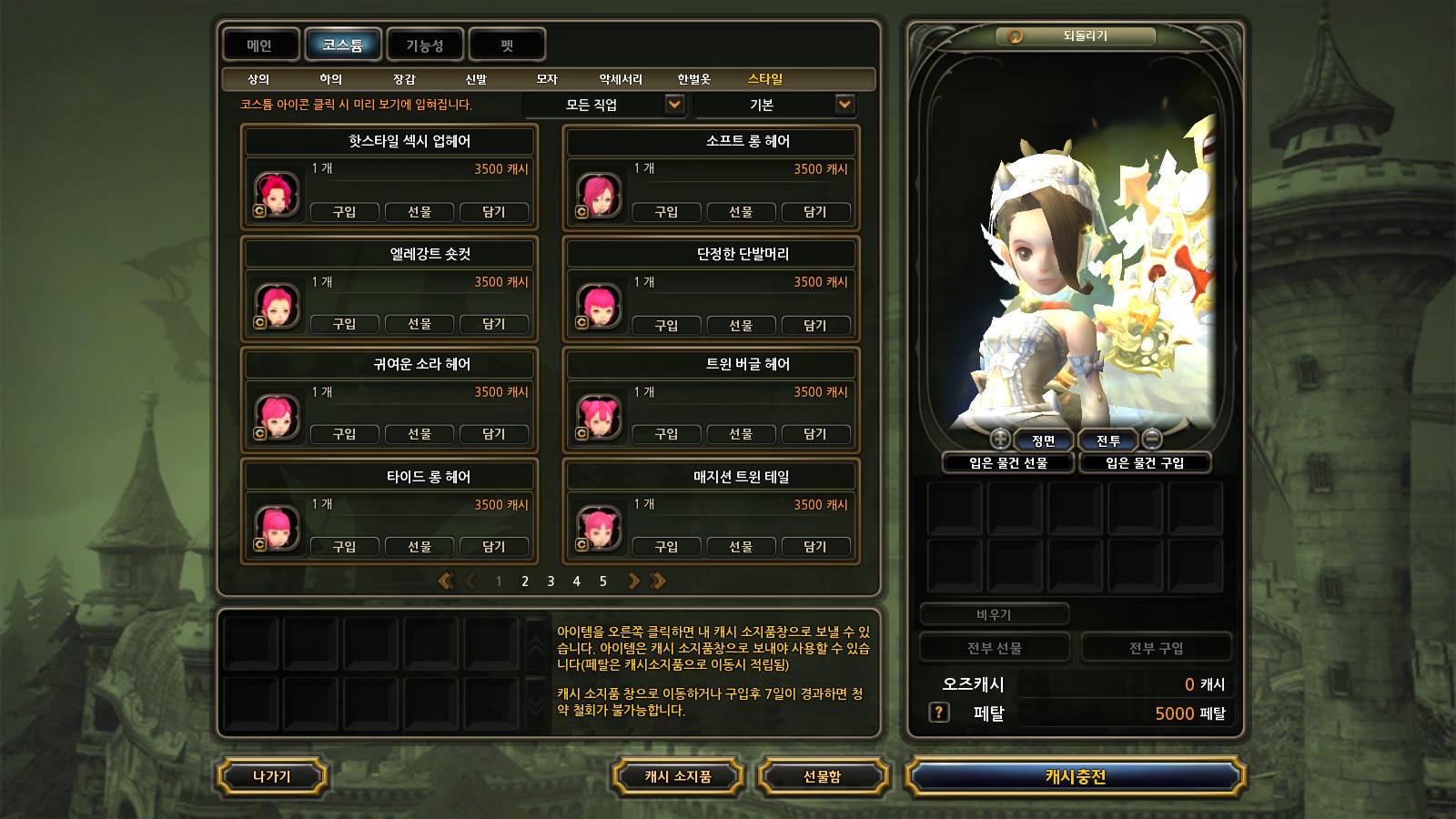Image resolution: width=1456 pixels, height=819 pixels.
Task: Choose the 모자 costume category
Action: pos(547,79)
